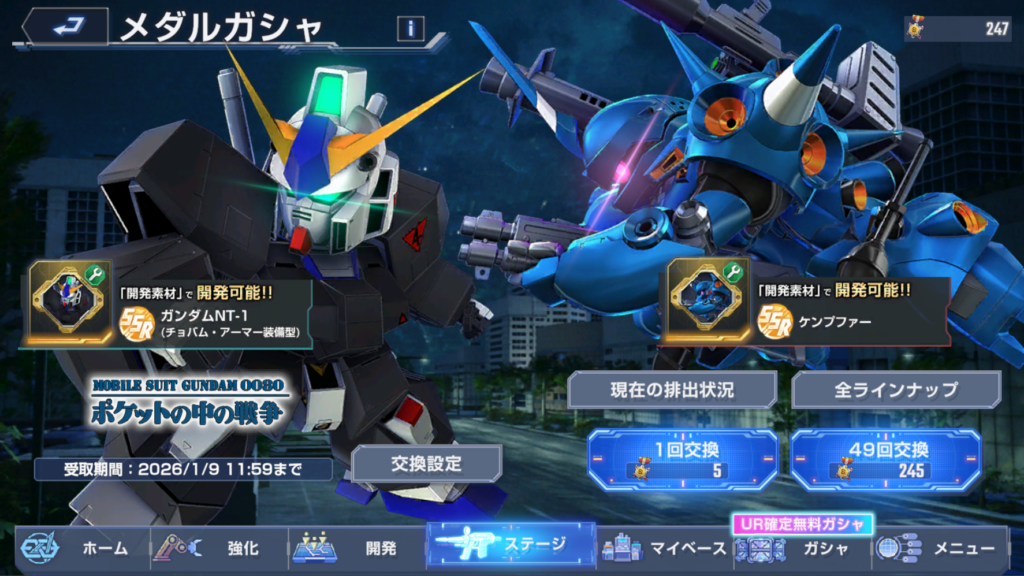Image resolution: width=1024 pixels, height=576 pixels.
Task: Choose the 49回交換 bulk exchange
Action: pyautogui.click(x=886, y=459)
